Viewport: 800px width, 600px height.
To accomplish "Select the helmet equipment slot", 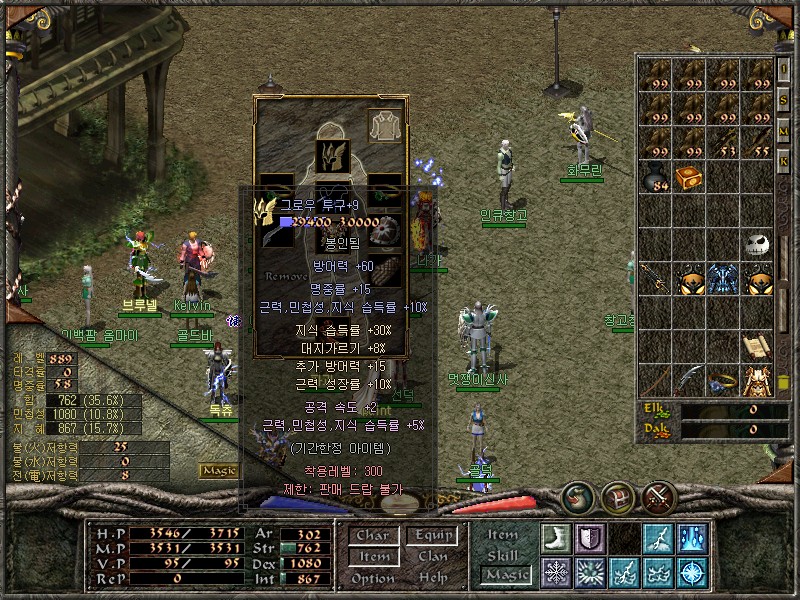I will [331, 154].
